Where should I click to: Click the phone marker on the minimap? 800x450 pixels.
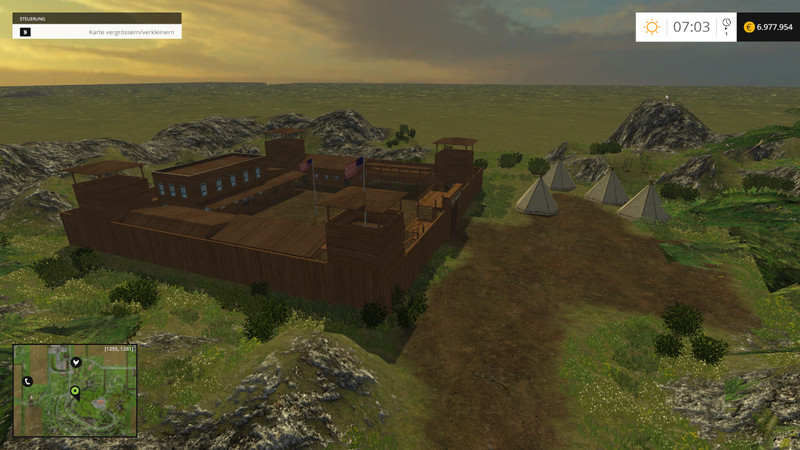(27, 381)
